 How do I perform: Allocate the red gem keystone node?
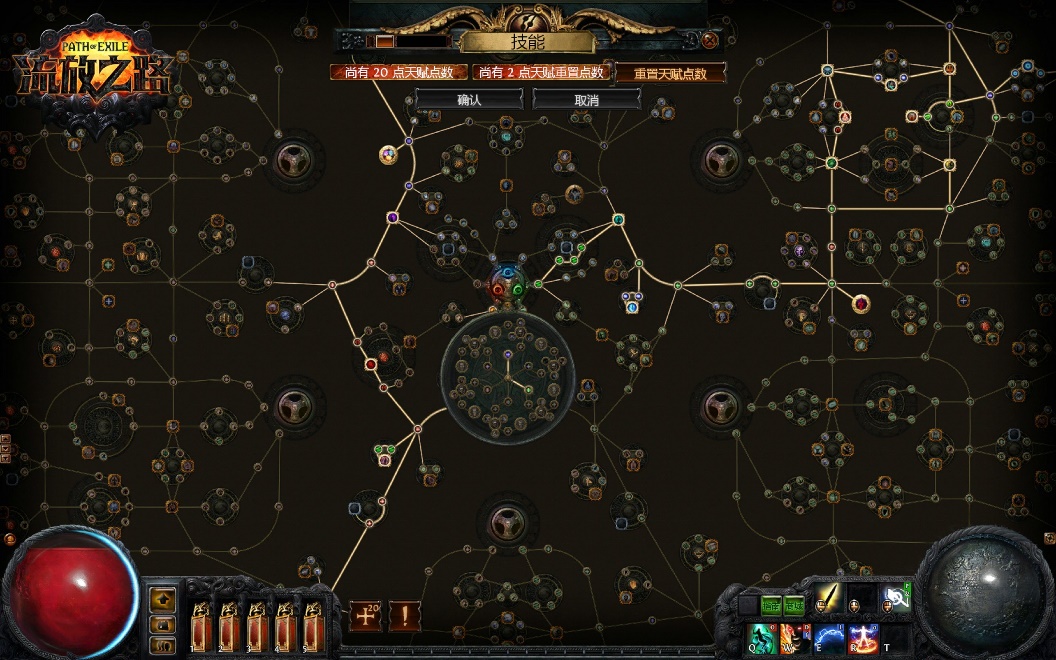(x=860, y=303)
